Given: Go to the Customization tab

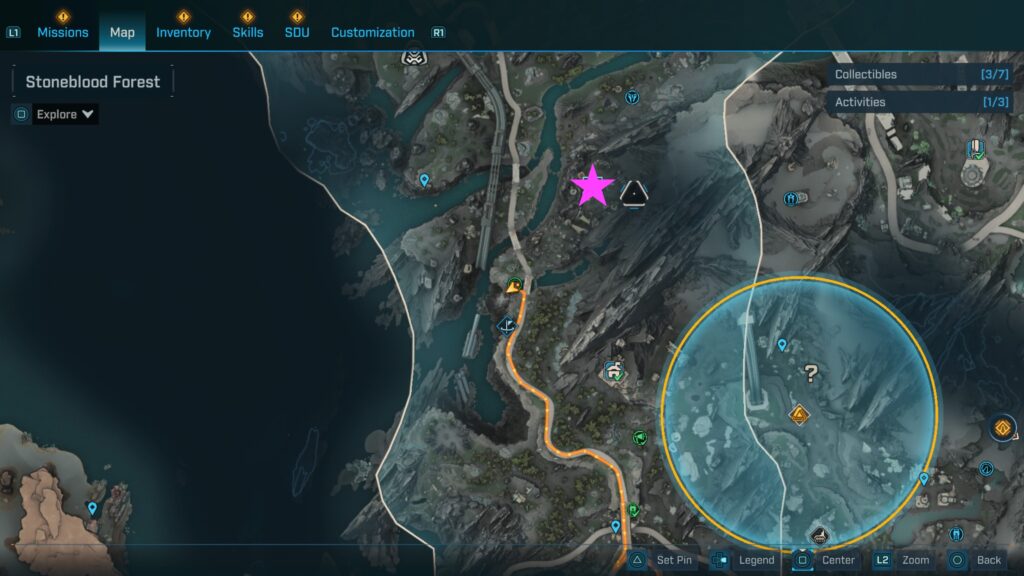Looking at the screenshot, I should point(372,32).
